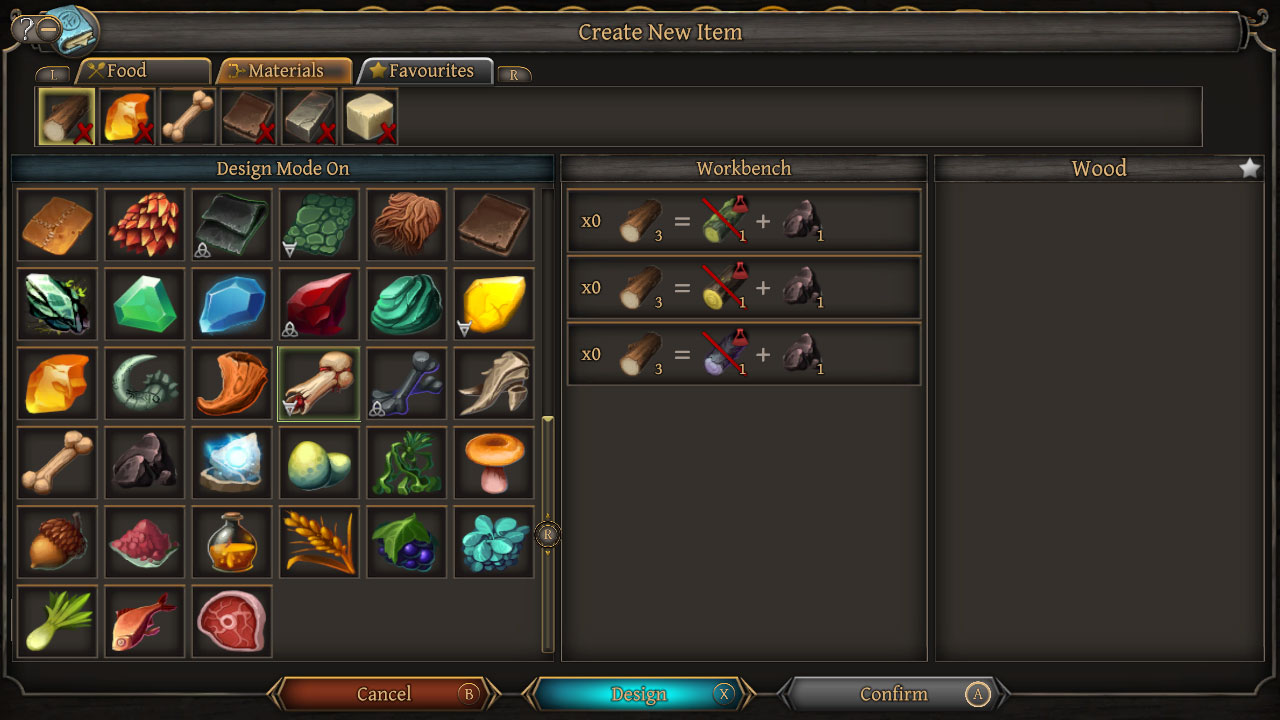Favourite Wood using the star icon
Screen dimensions: 1280x720
coord(1249,168)
